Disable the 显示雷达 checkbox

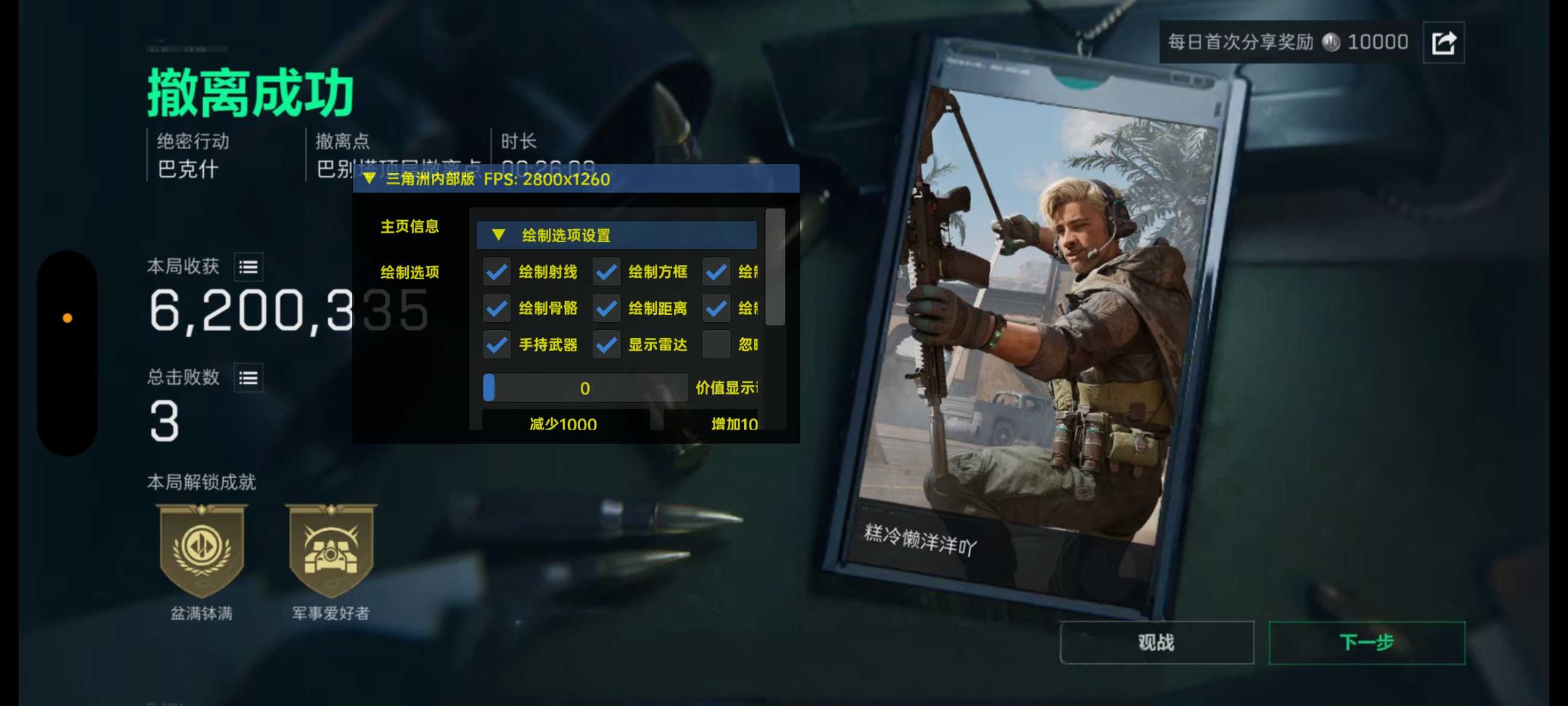(606, 345)
